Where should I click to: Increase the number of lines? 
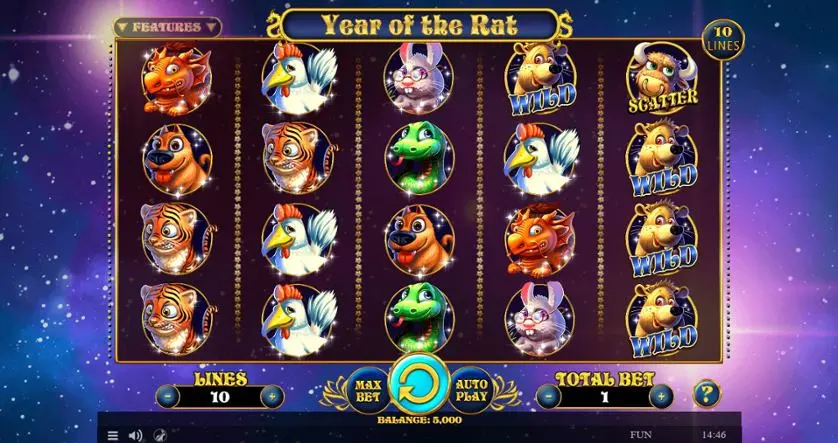click(x=271, y=396)
